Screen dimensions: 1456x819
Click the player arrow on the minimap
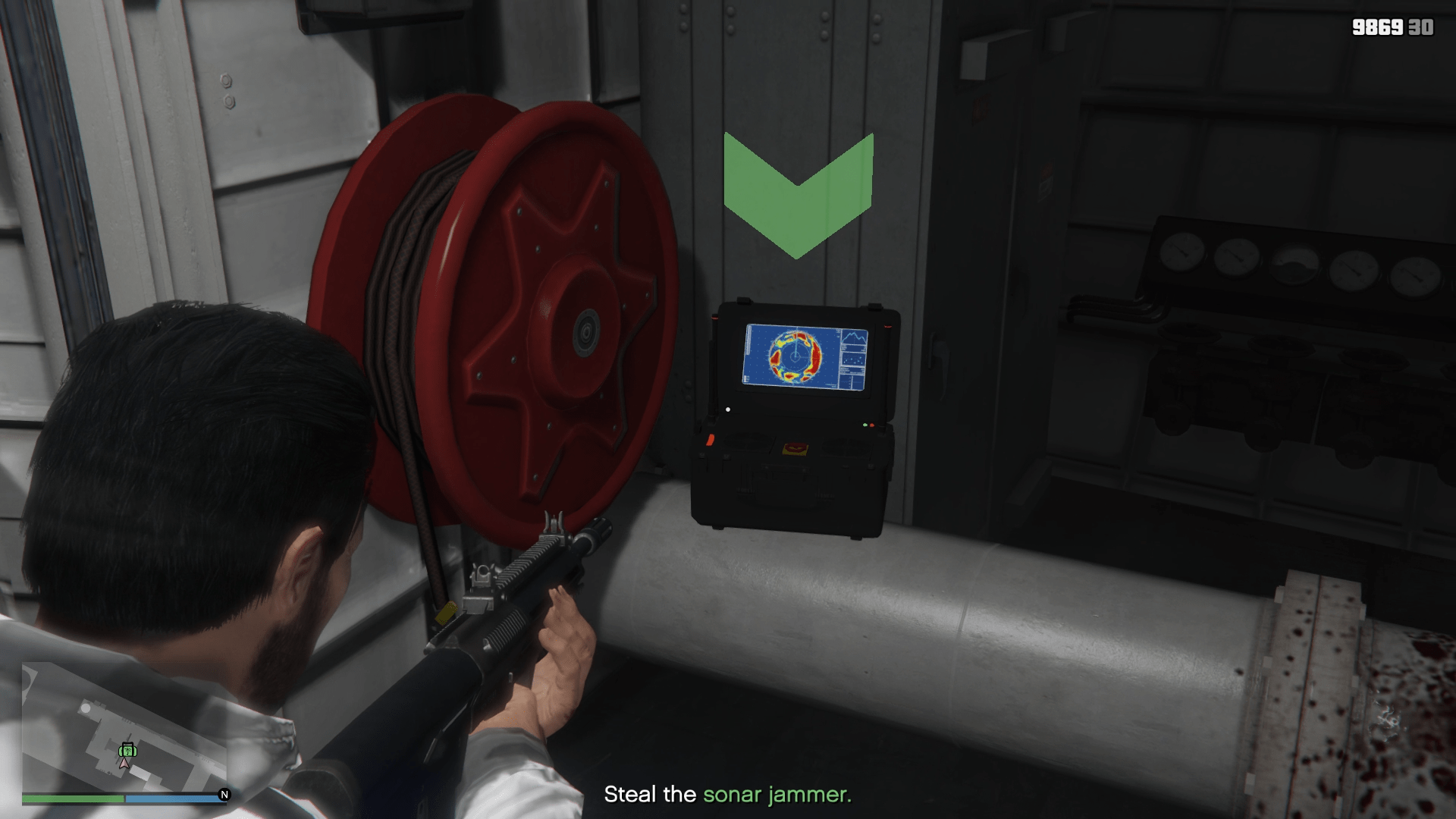tap(124, 764)
